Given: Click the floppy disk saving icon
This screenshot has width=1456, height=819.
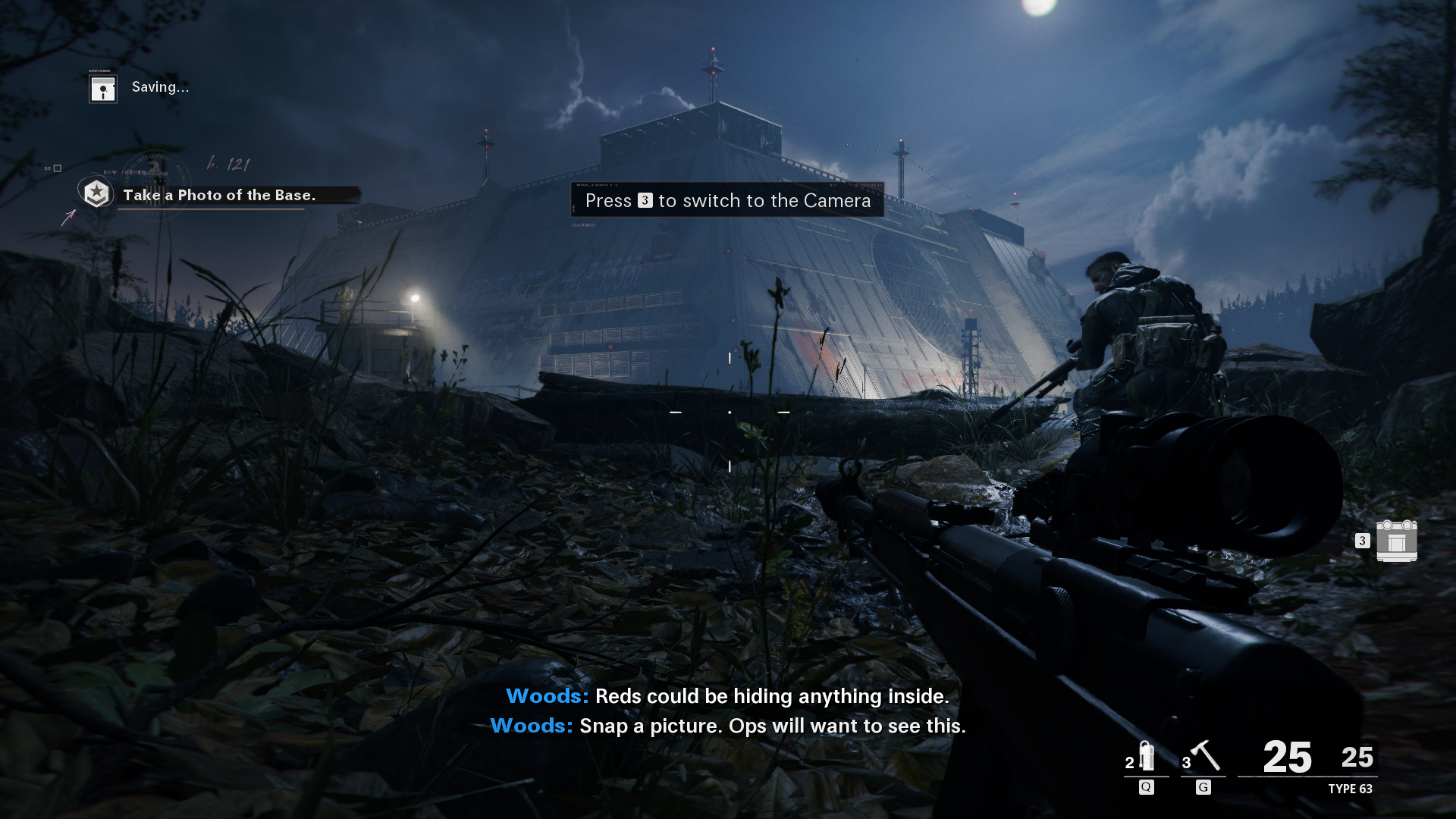Looking at the screenshot, I should pos(103,89).
